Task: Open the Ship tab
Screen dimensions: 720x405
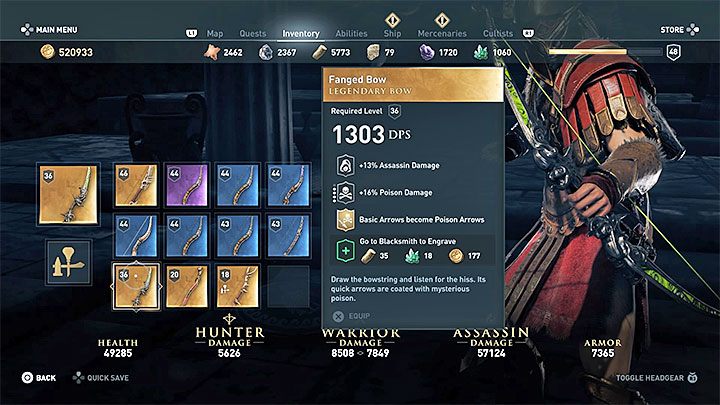Action: click(x=393, y=33)
